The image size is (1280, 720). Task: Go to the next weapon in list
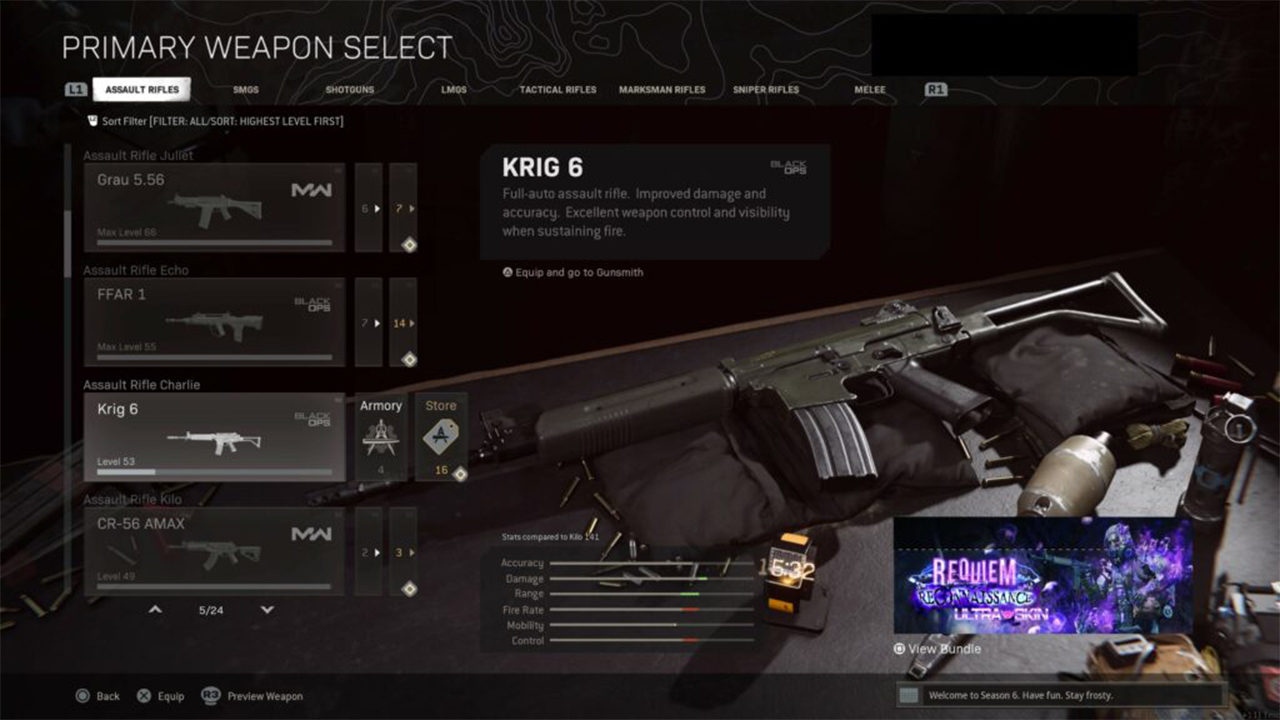[267, 609]
